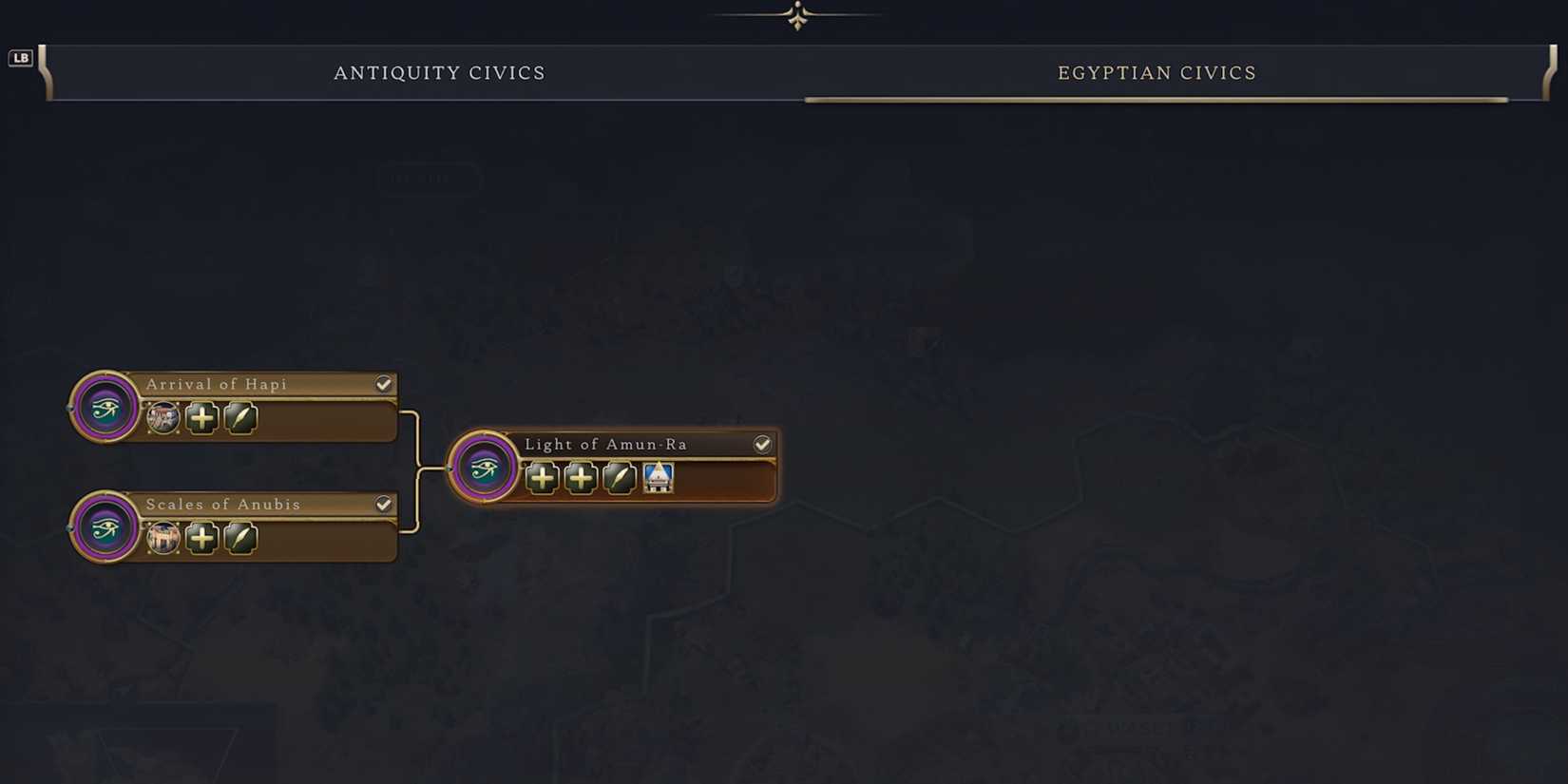Click the LB shoulder button indicator
Viewport: 1568px width, 784px height.
[19, 57]
